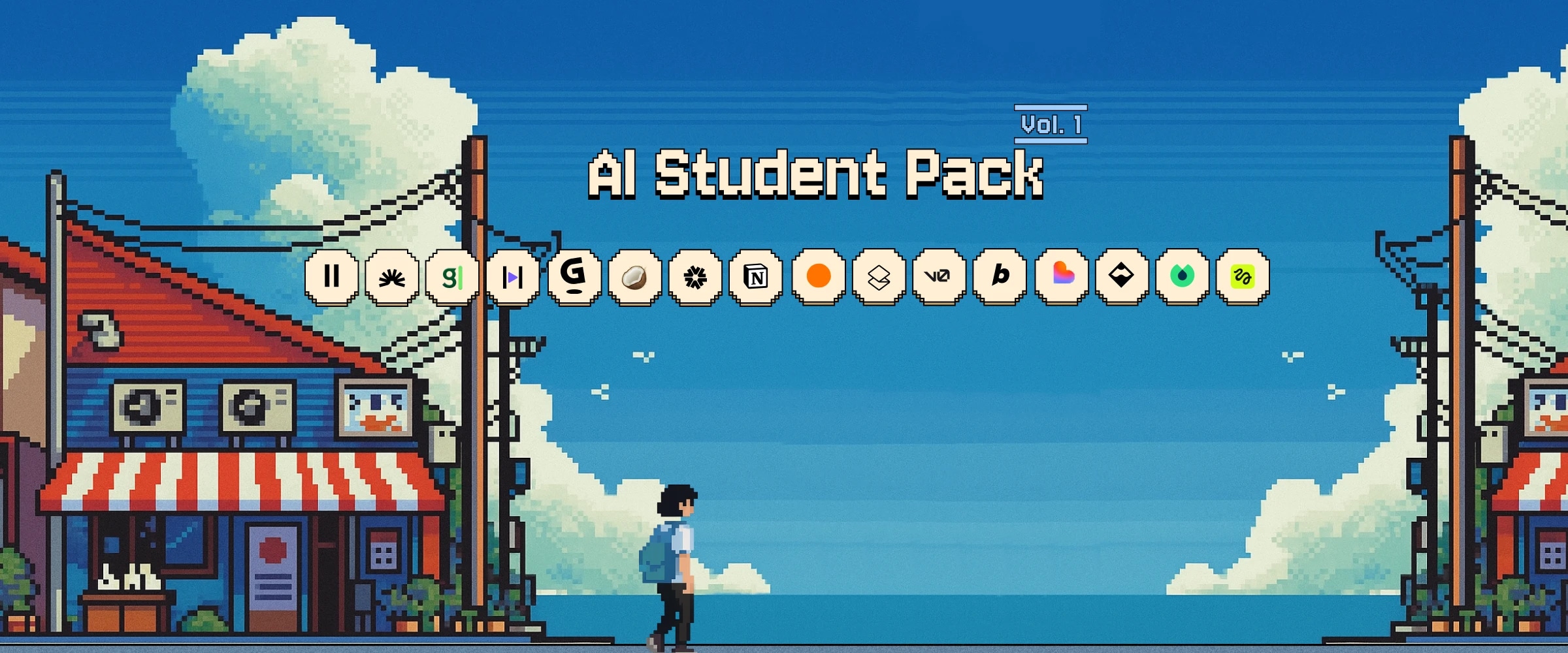
Task: Select the bold black G icon
Action: pos(574,277)
